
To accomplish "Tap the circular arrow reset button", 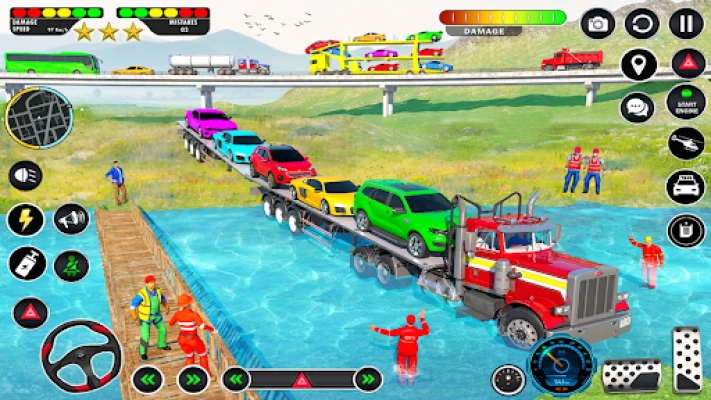I will (642, 23).
